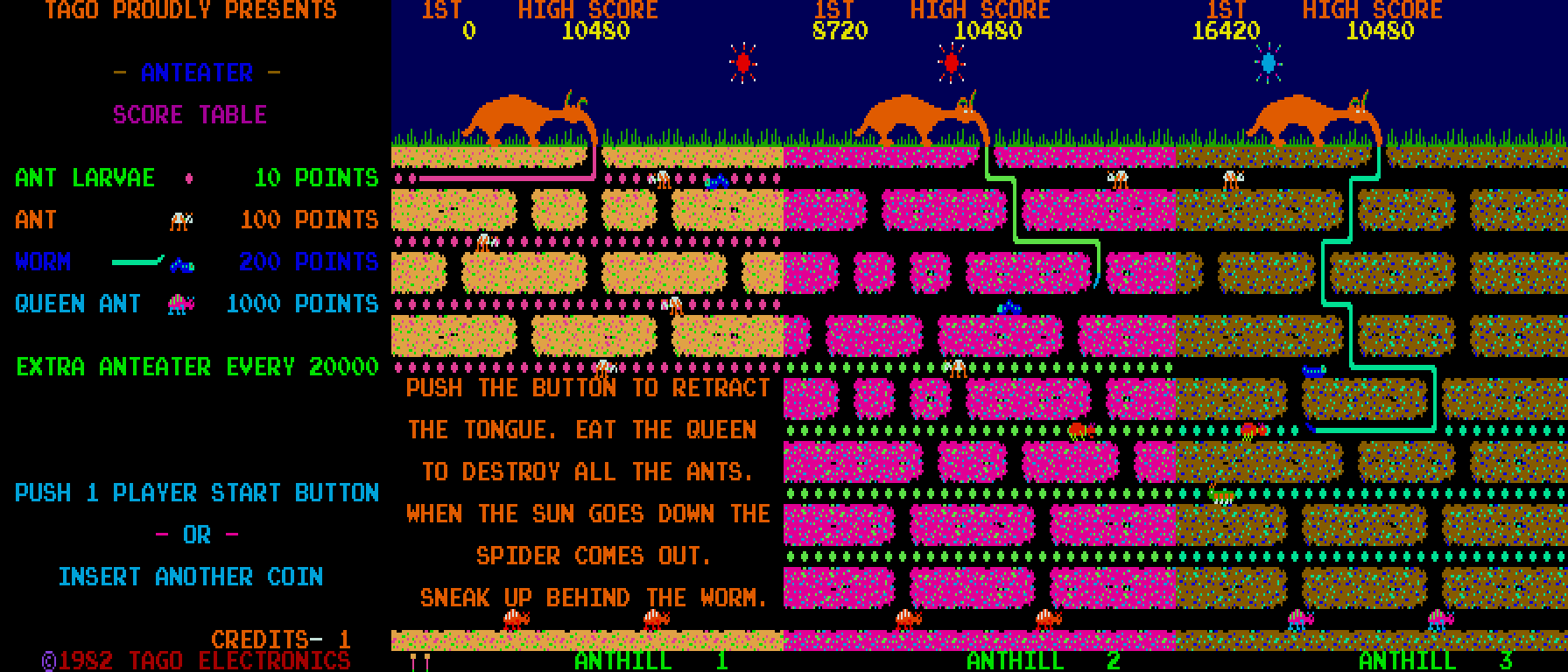The width and height of the screenshot is (1568, 672).
Task: Click the ant larvae dot sprite in score table
Action: pyautogui.click(x=189, y=178)
